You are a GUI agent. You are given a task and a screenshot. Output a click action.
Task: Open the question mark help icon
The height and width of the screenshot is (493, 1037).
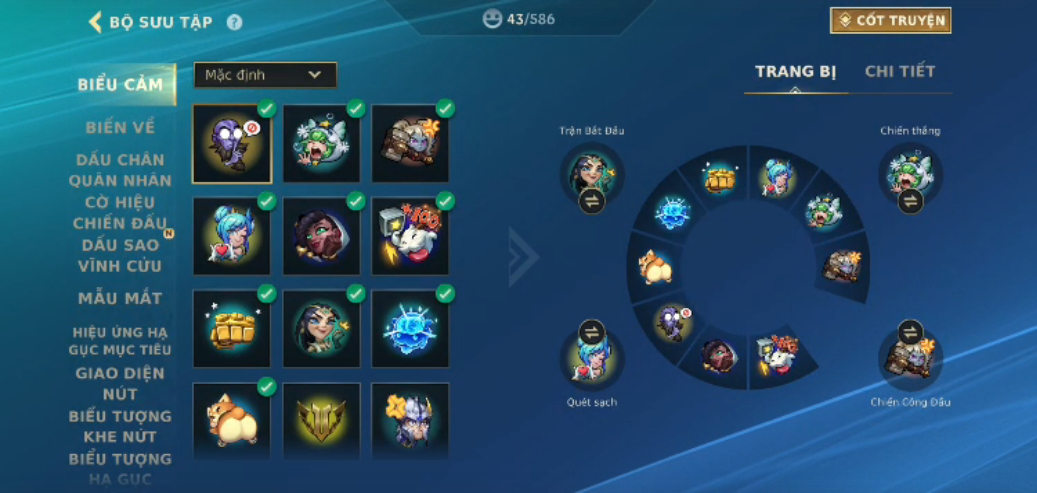234,21
